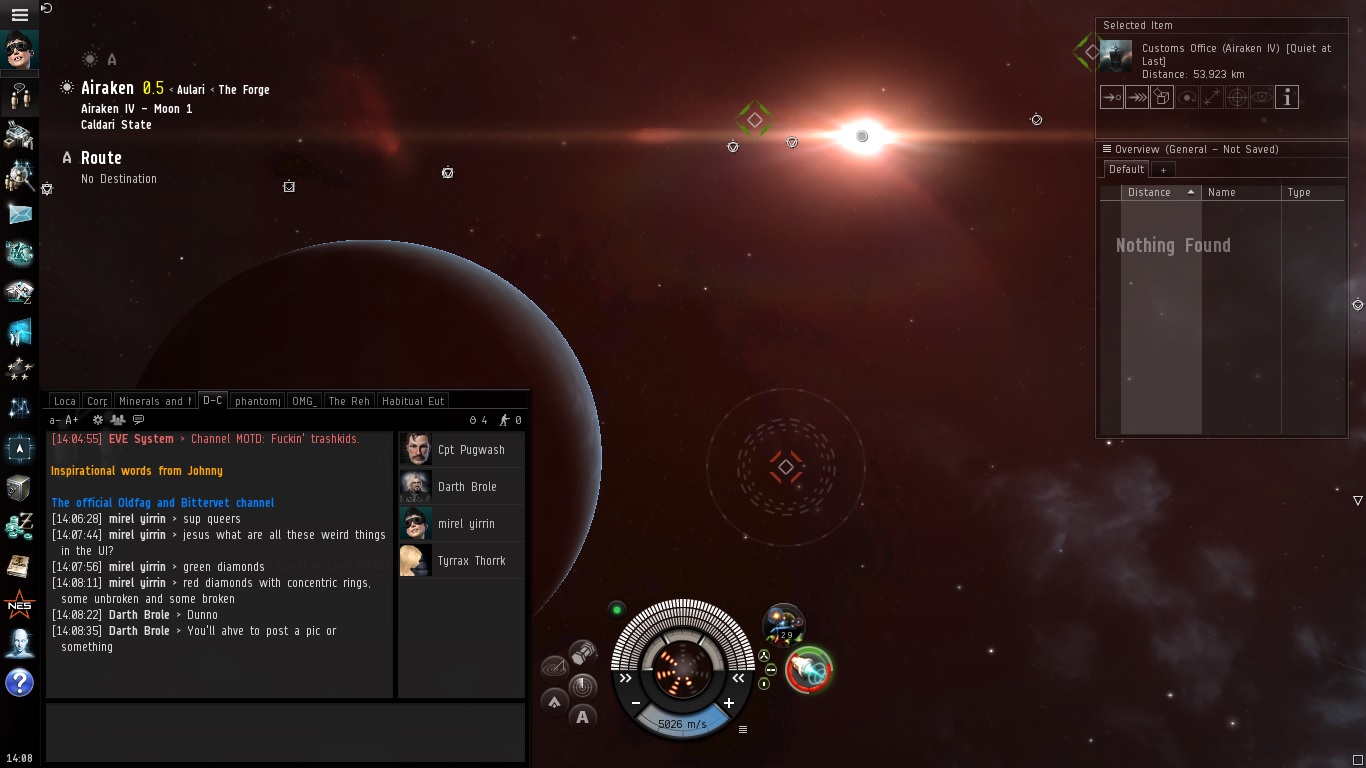
Task: Open the NES store icon
Action: click(20, 604)
